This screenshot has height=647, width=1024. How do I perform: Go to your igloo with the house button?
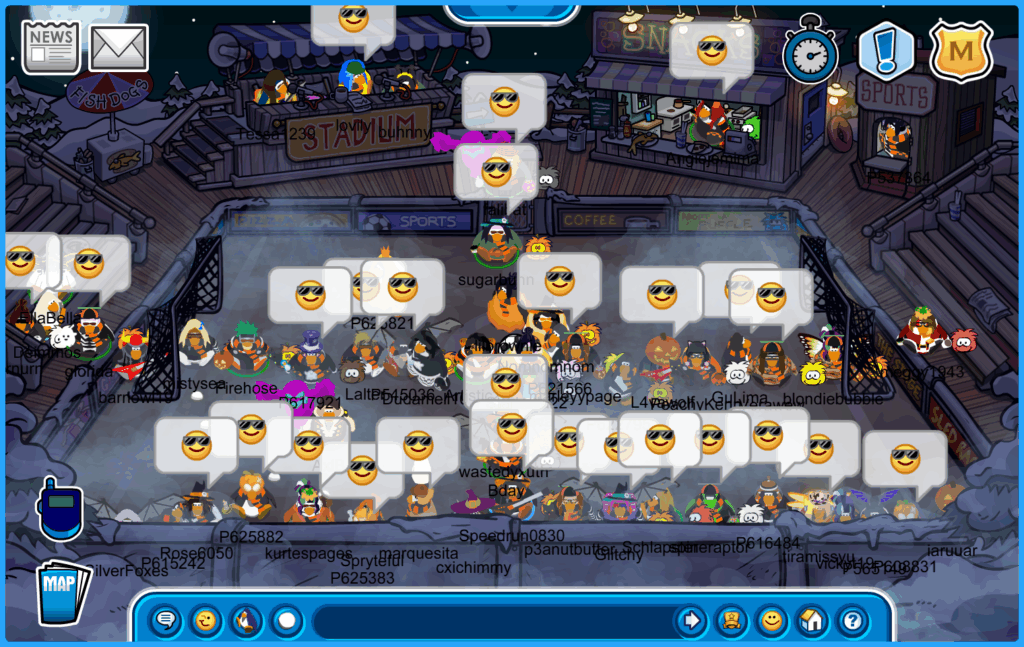click(812, 621)
